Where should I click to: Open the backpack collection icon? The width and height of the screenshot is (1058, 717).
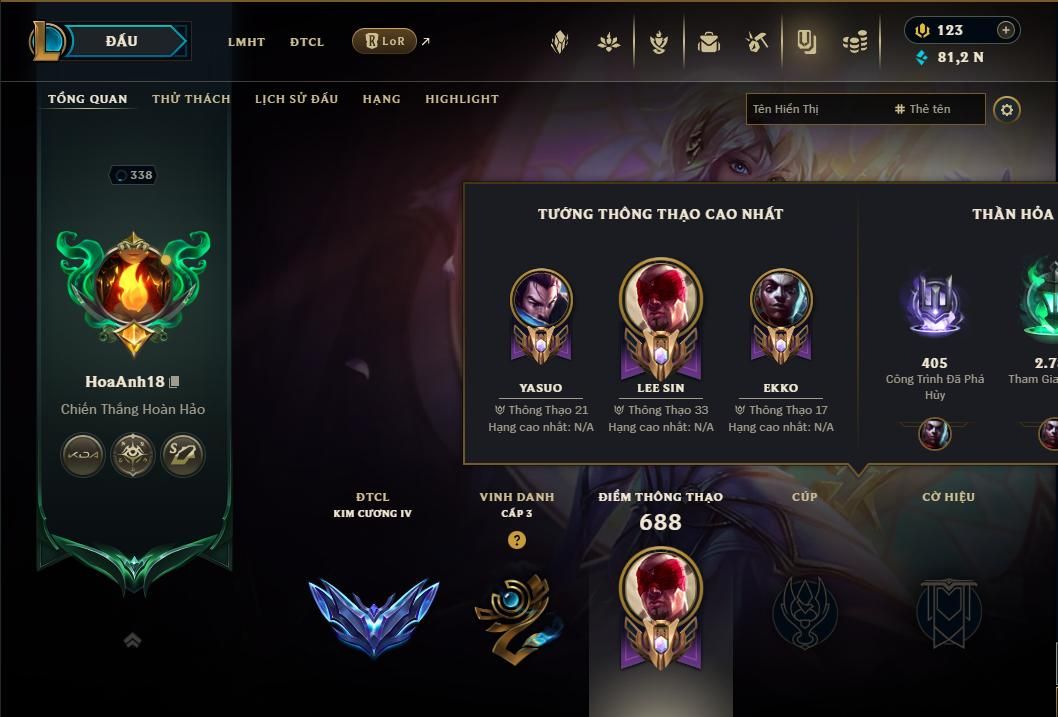pyautogui.click(x=709, y=42)
